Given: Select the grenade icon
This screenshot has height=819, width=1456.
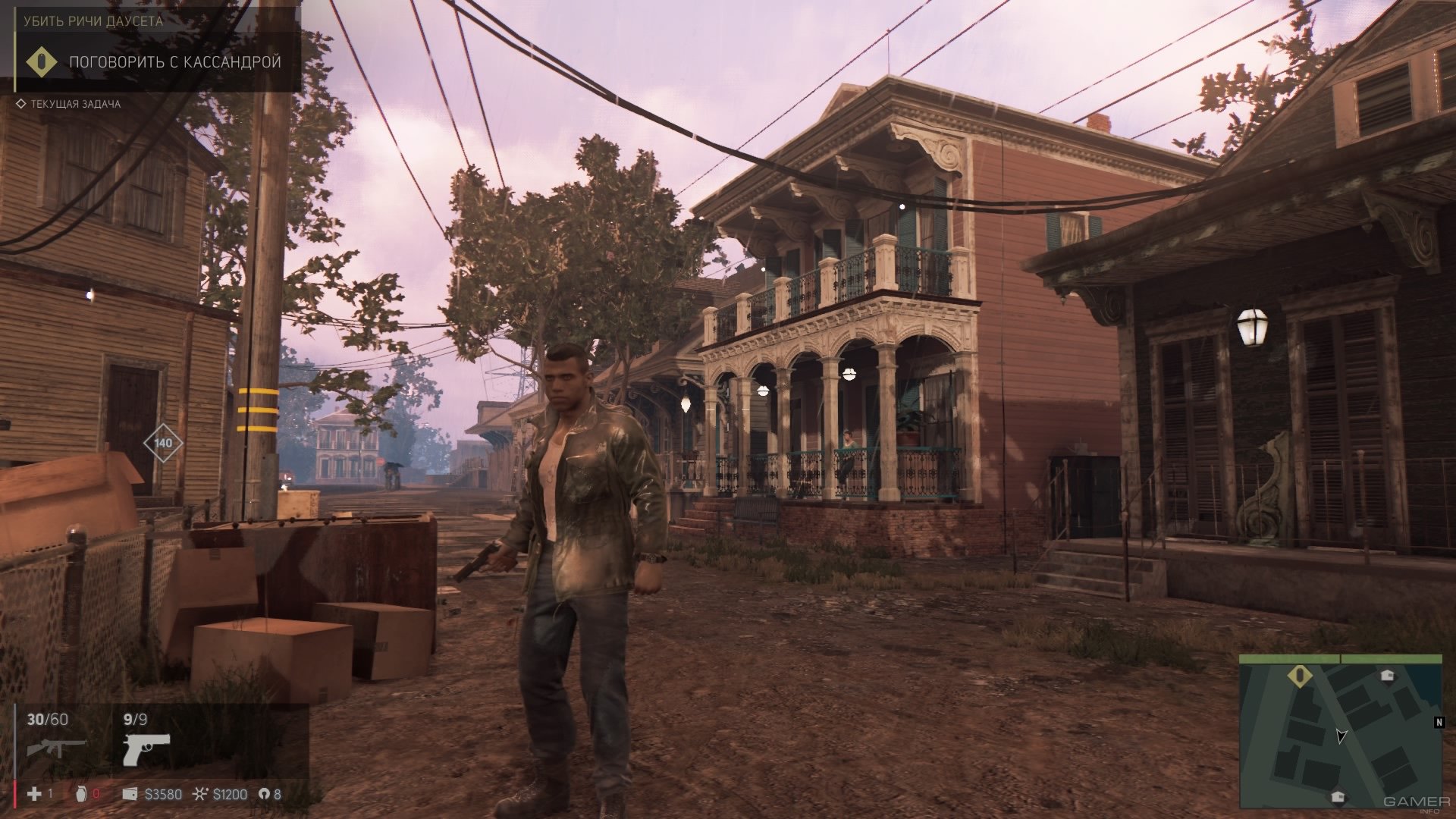Looking at the screenshot, I should (82, 794).
